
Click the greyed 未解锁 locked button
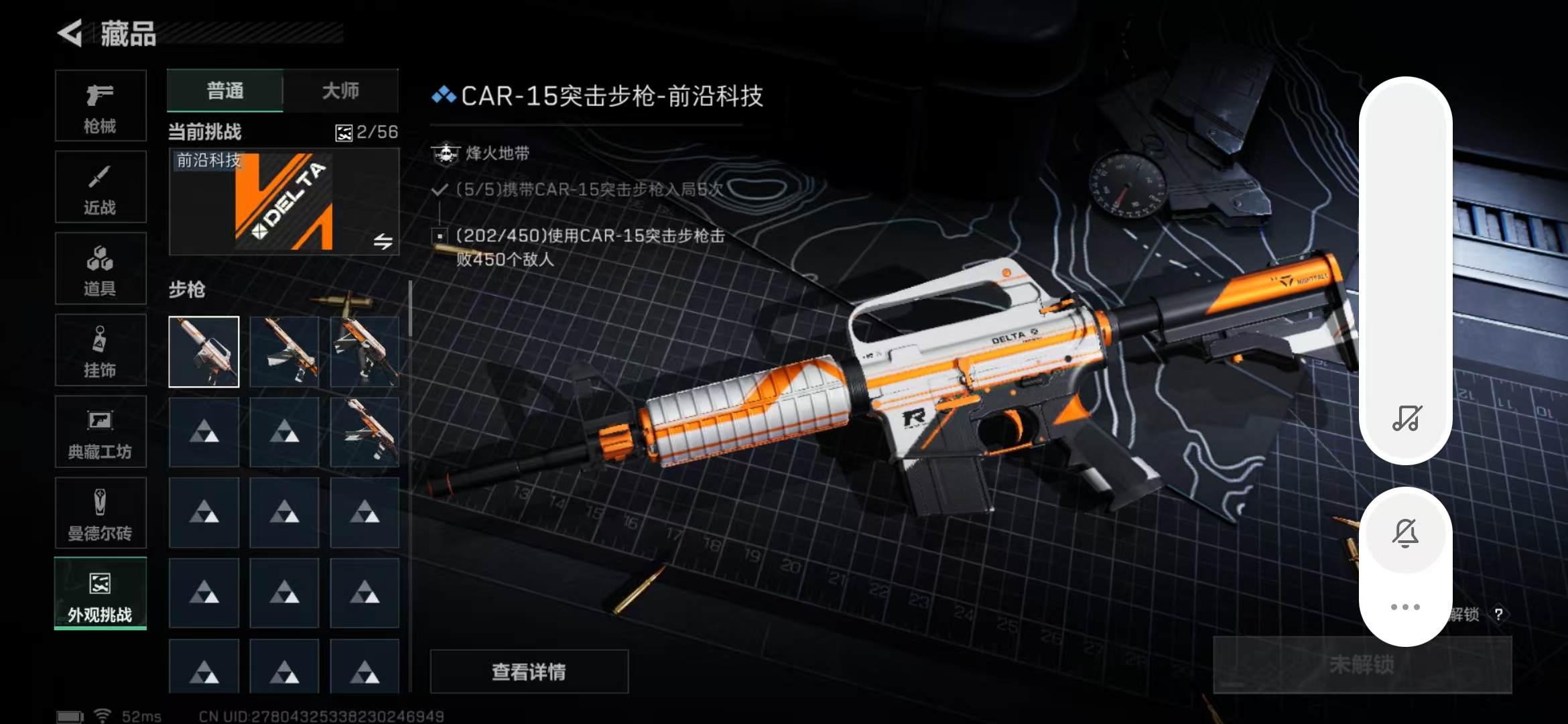(1362, 664)
